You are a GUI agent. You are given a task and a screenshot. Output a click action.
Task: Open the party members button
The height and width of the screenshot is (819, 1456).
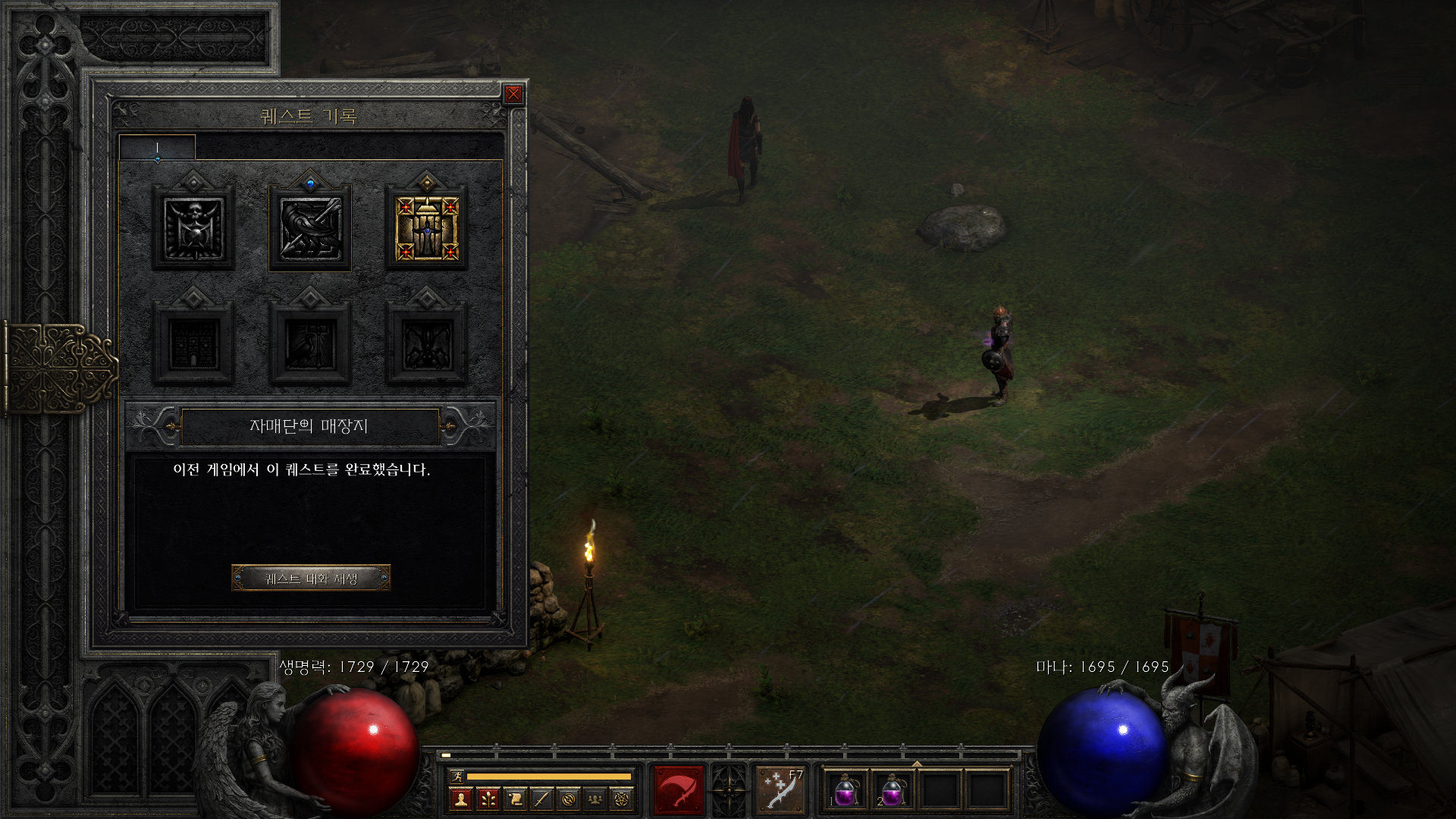coord(595,799)
